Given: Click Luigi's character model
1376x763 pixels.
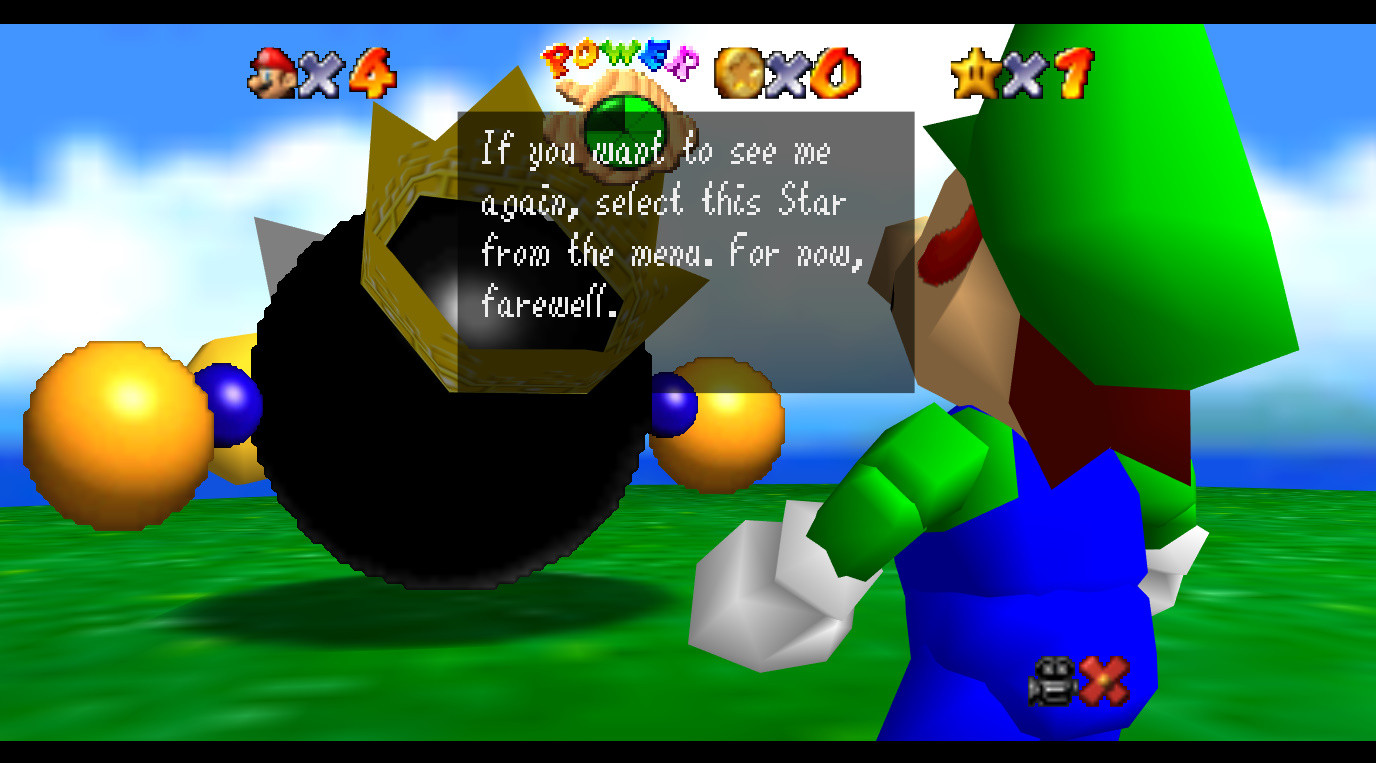Looking at the screenshot, I should [x=1050, y=450].
